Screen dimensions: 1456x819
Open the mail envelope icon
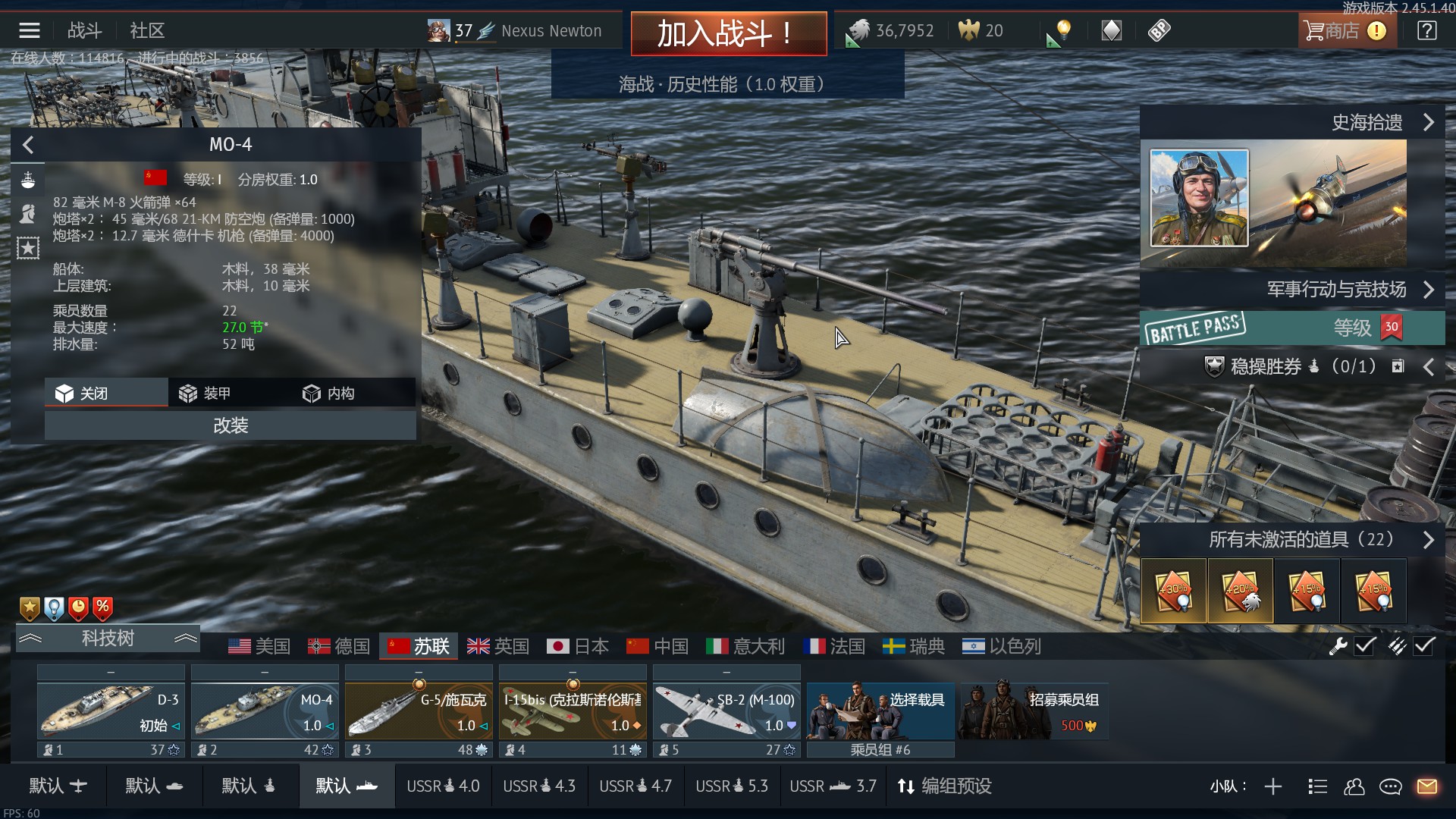point(1426,786)
